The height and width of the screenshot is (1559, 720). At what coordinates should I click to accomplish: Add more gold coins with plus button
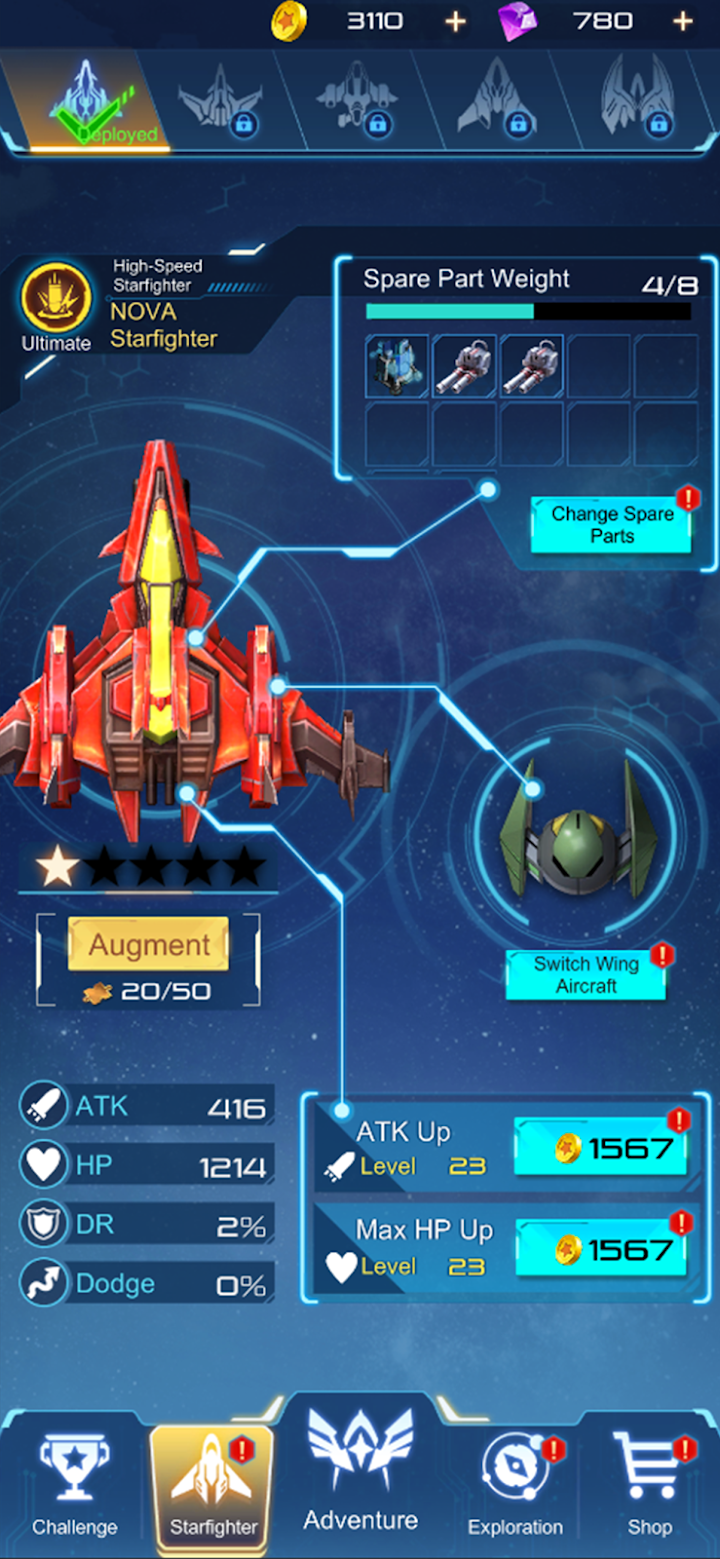(x=456, y=21)
